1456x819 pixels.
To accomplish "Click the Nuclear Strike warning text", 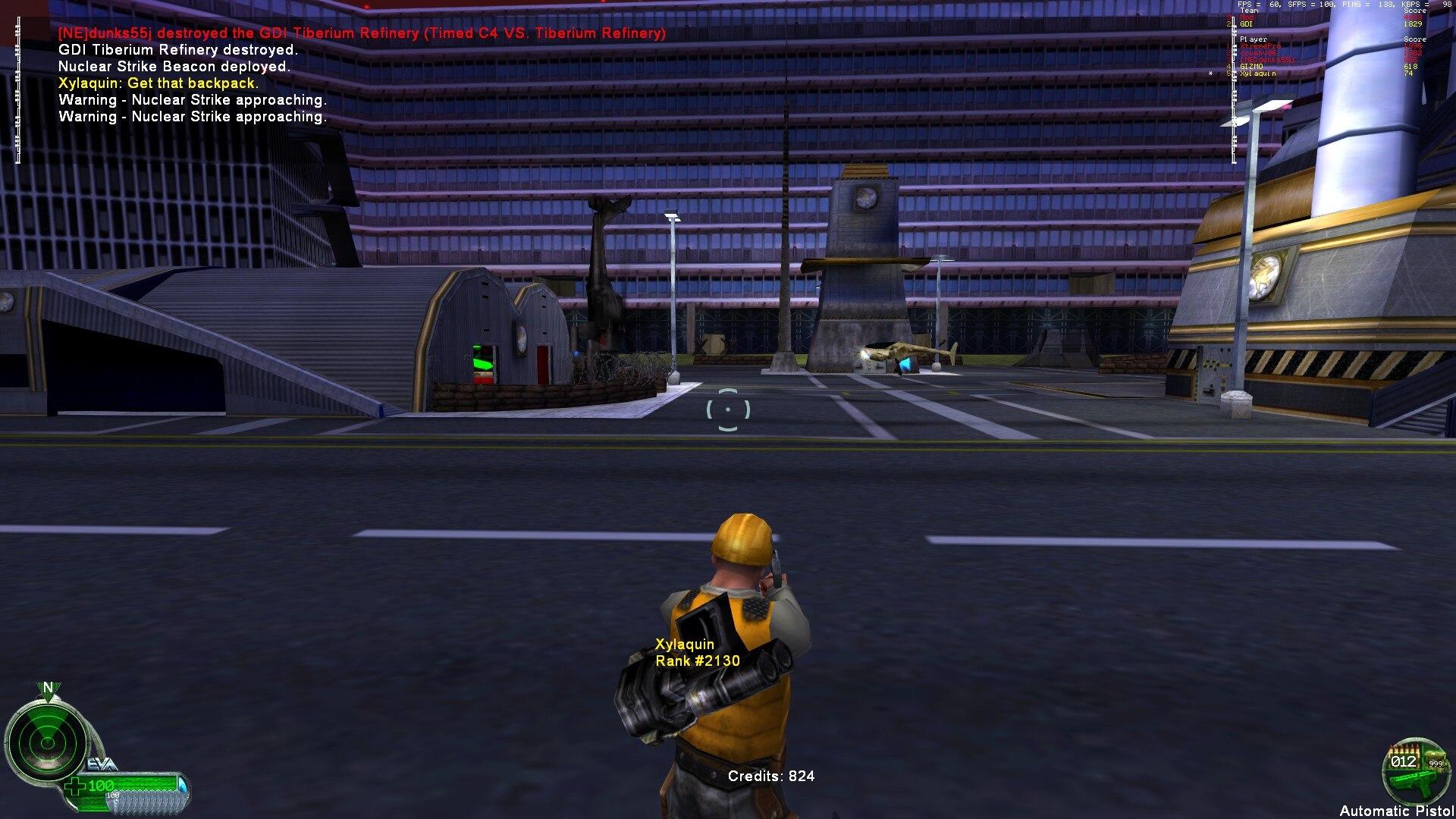I will pyautogui.click(x=192, y=100).
